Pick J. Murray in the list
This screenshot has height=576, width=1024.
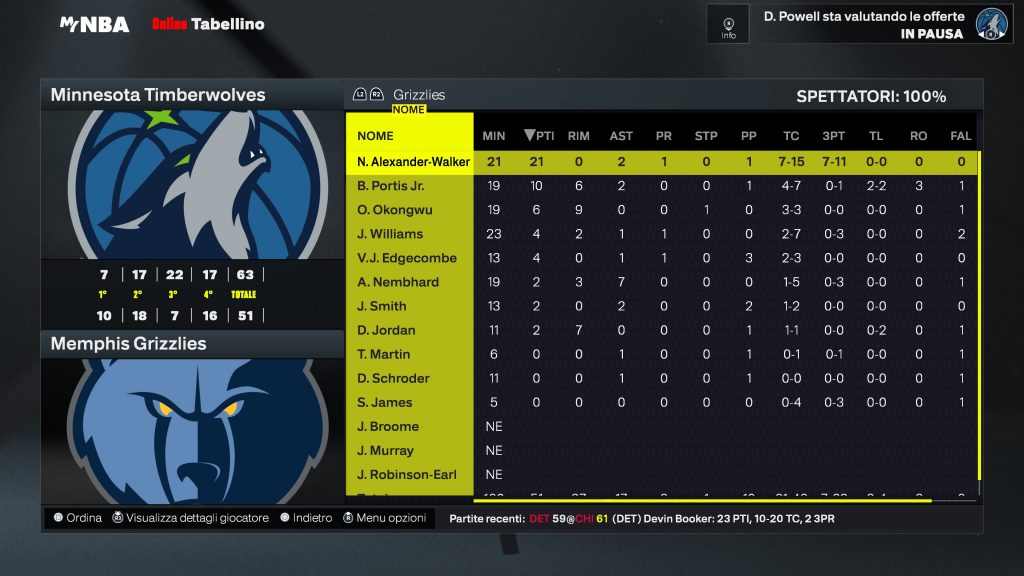[386, 450]
